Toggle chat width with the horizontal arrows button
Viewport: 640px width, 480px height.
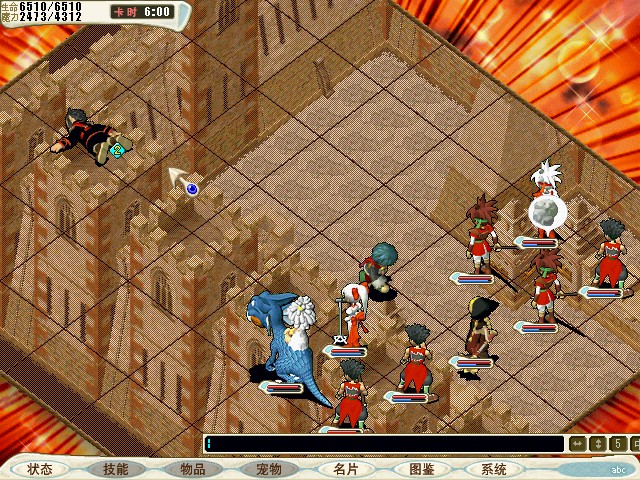(578, 443)
